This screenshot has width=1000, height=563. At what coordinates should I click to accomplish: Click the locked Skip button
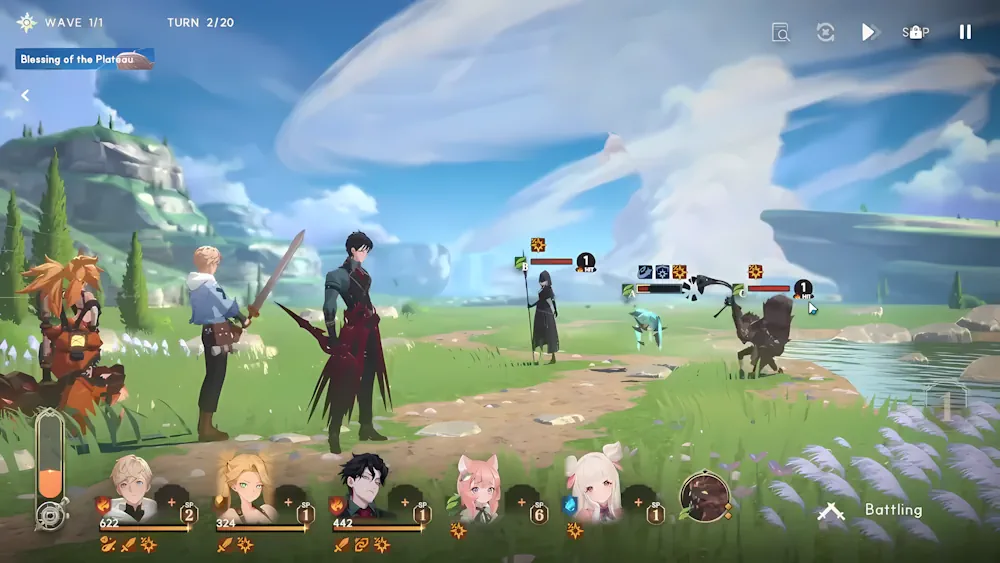click(915, 32)
